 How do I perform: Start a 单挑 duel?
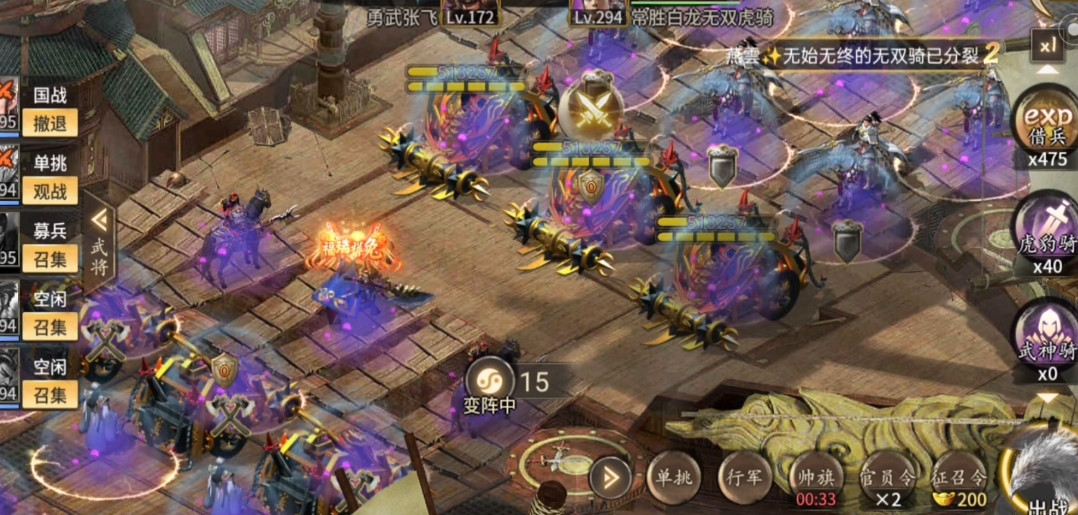670,477
